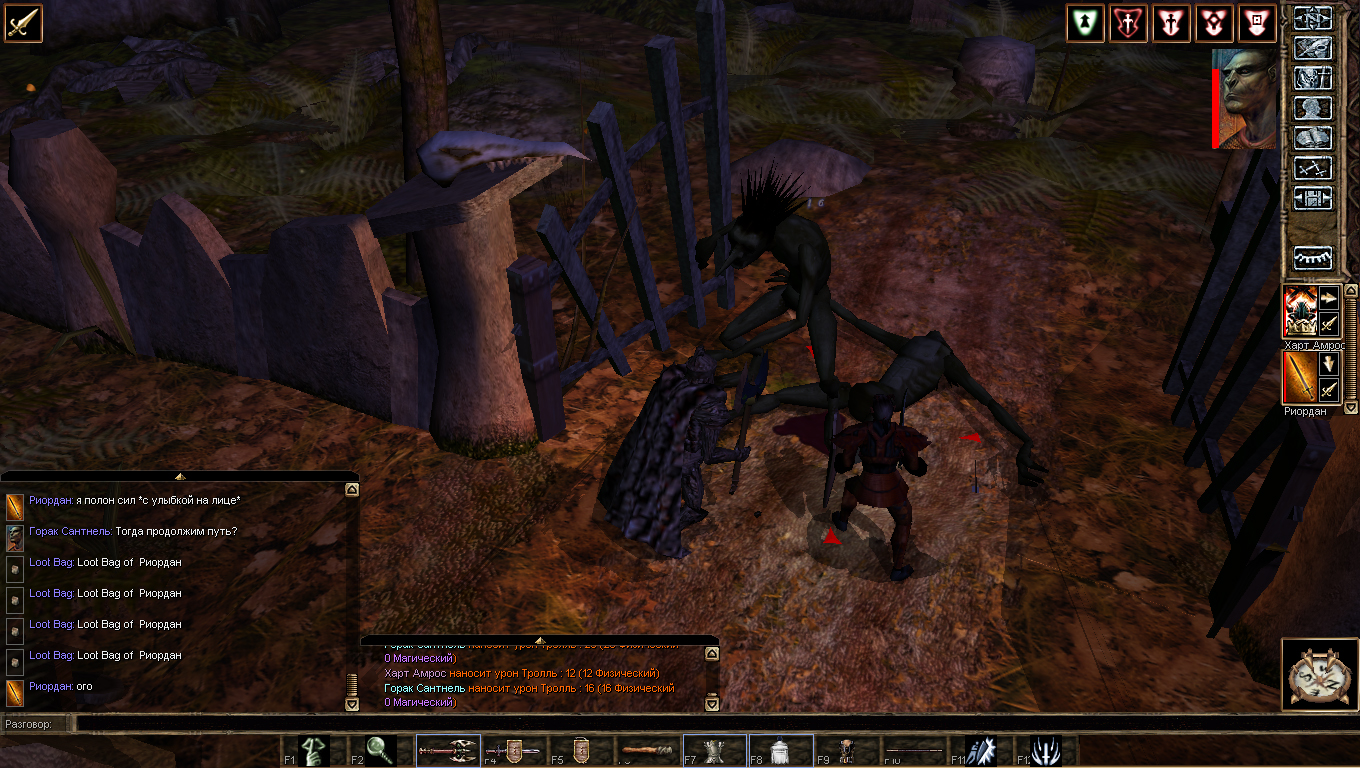This screenshot has height=768, width=1360.
Task: Use the F1 quickslot stealth figure
Action: (314, 750)
